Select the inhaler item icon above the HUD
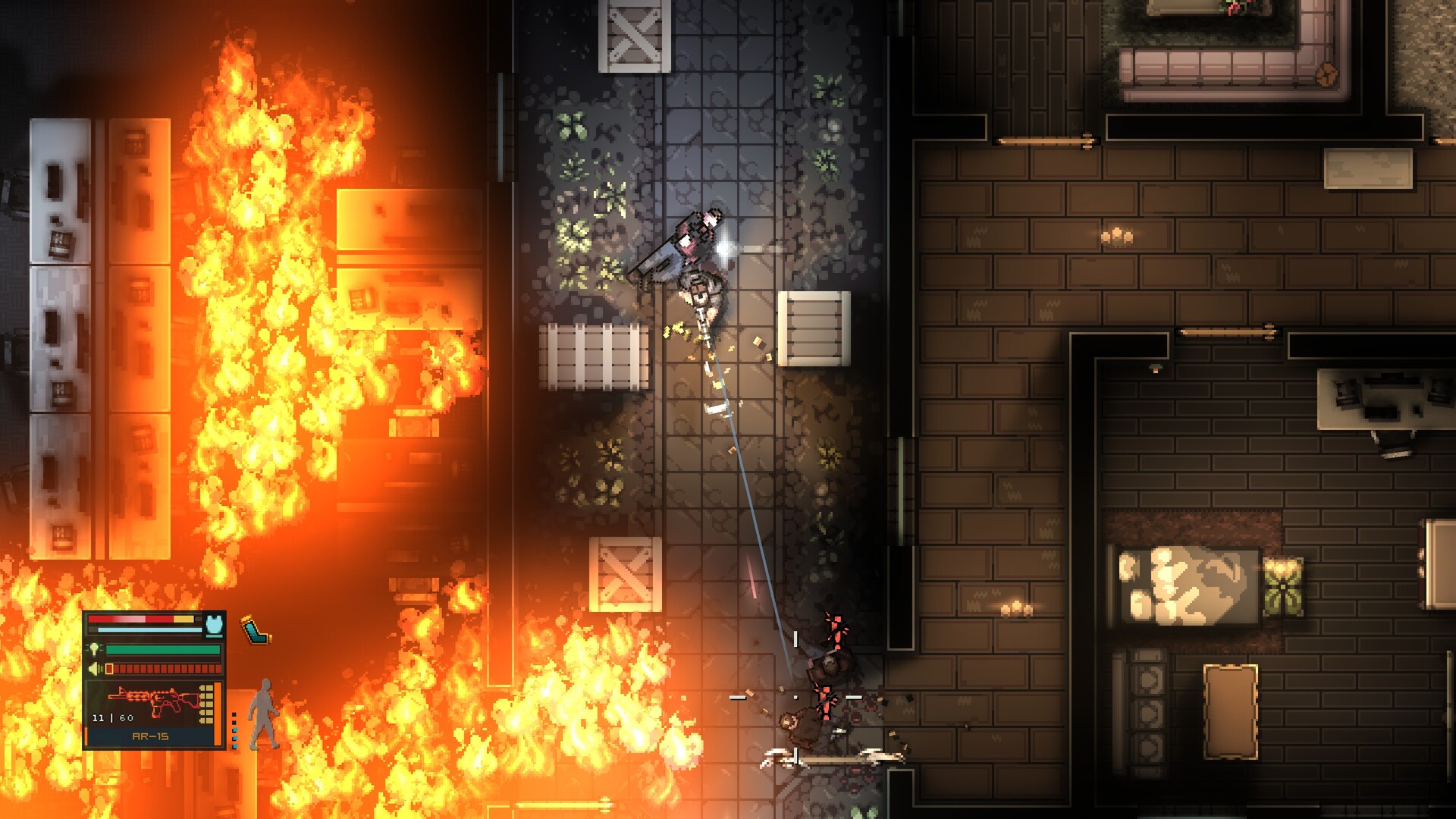Screen dimensions: 1456x819 (255, 629)
